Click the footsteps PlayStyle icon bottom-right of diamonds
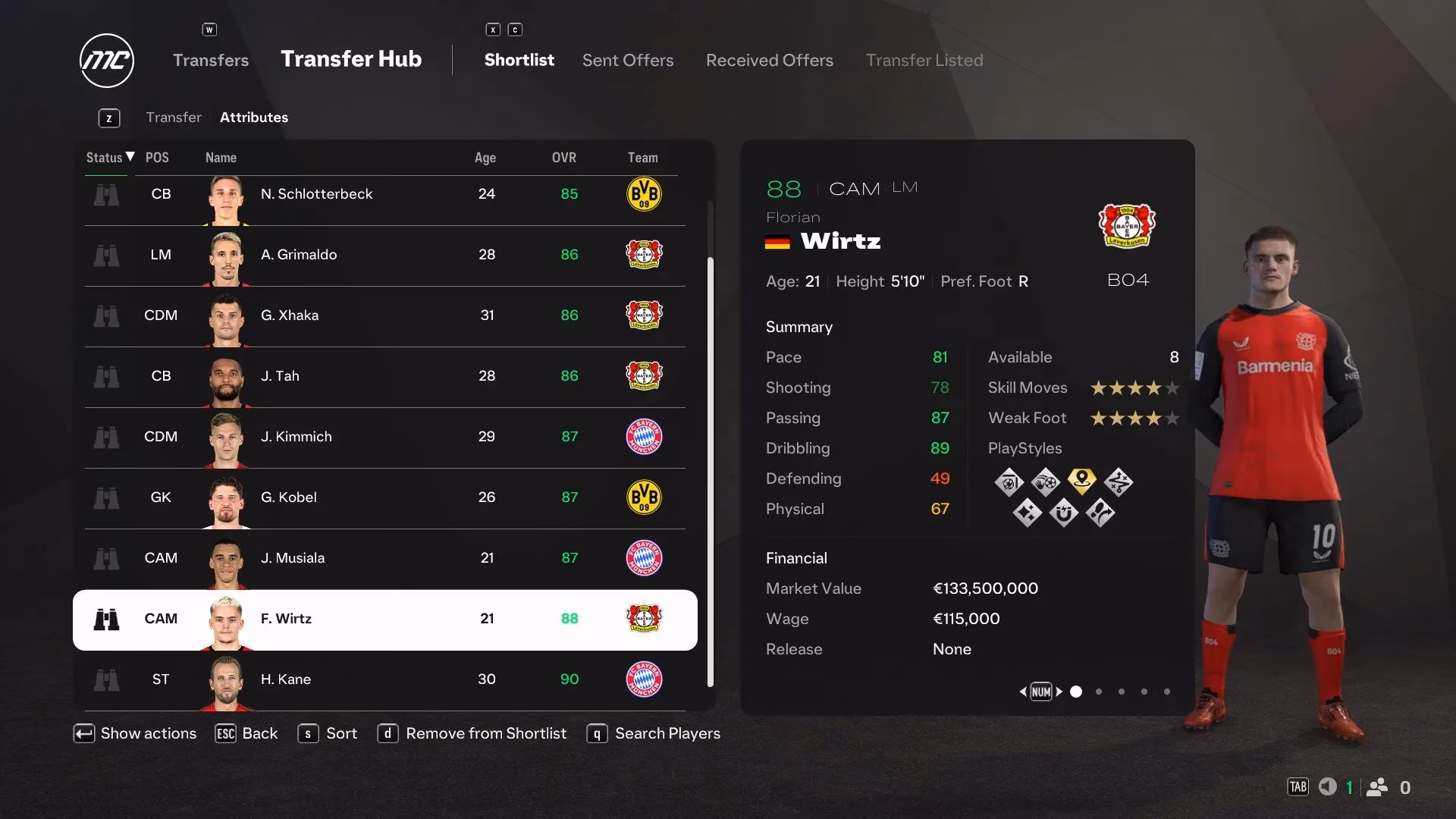 tap(1100, 513)
